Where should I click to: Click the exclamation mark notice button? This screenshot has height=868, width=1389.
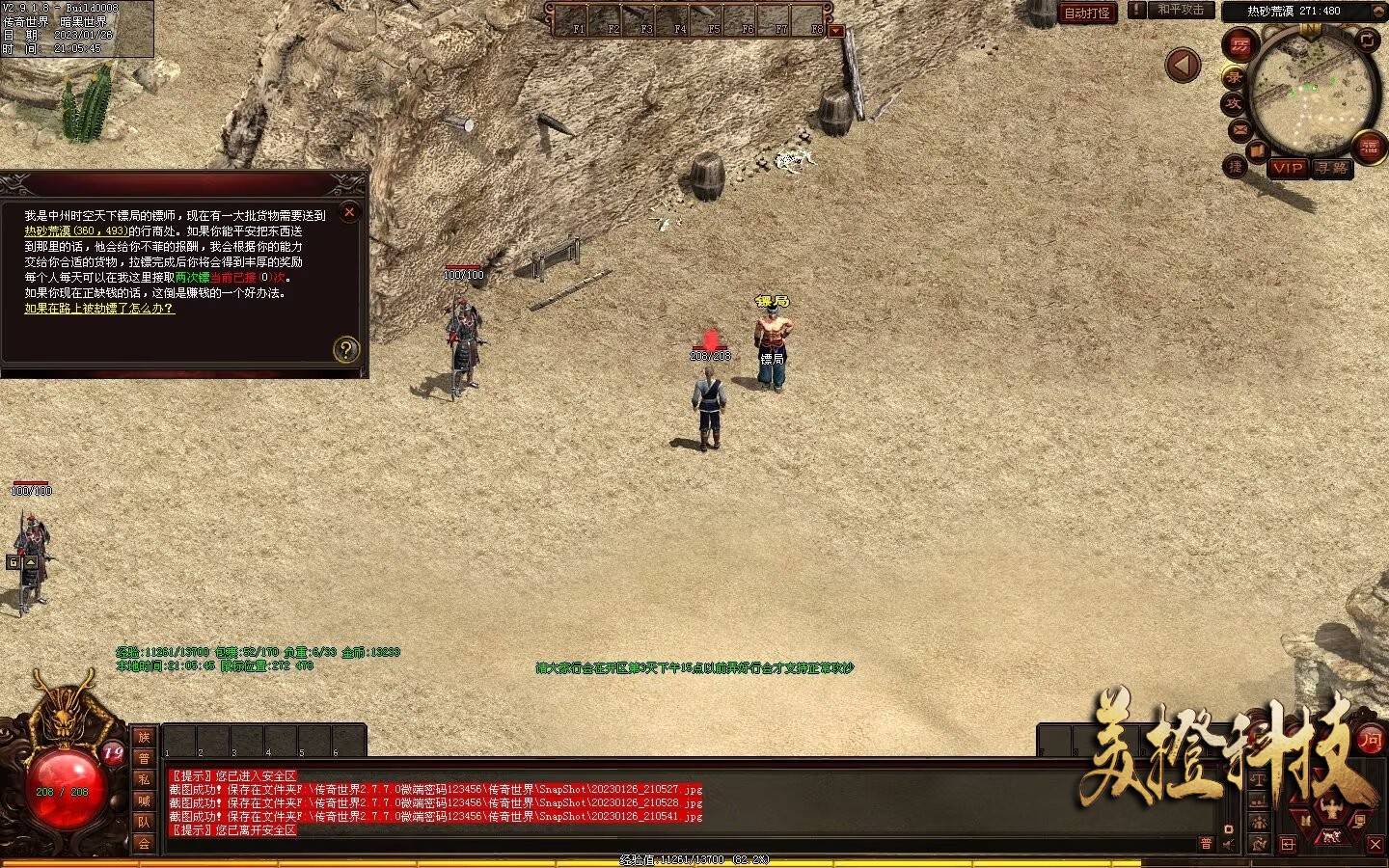tap(1137, 11)
